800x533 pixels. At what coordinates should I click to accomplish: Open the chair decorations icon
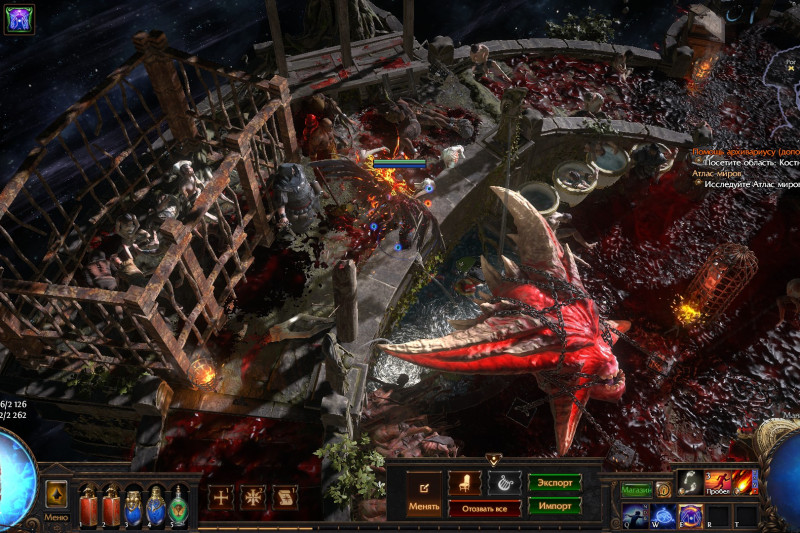[464, 483]
